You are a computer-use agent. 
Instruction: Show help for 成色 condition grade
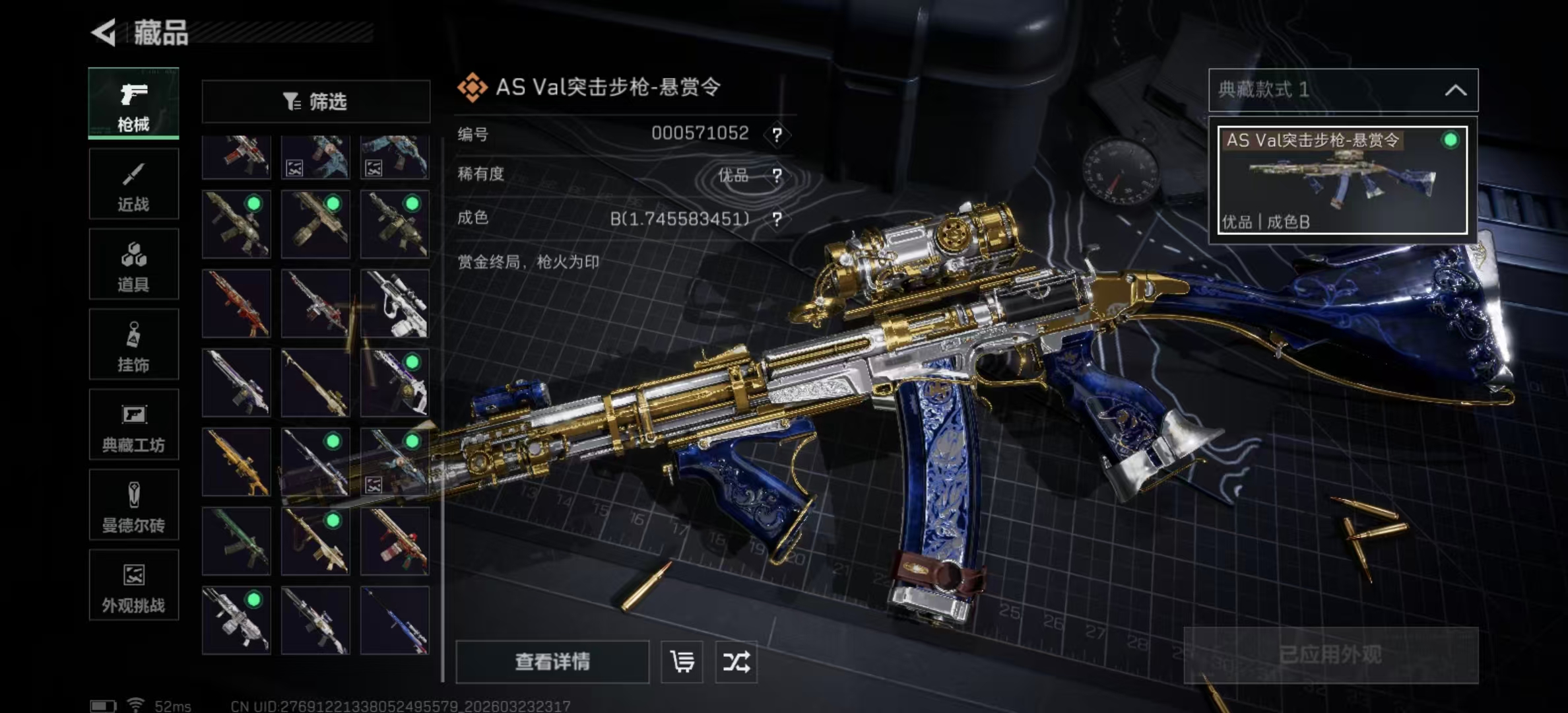pyautogui.click(x=777, y=219)
